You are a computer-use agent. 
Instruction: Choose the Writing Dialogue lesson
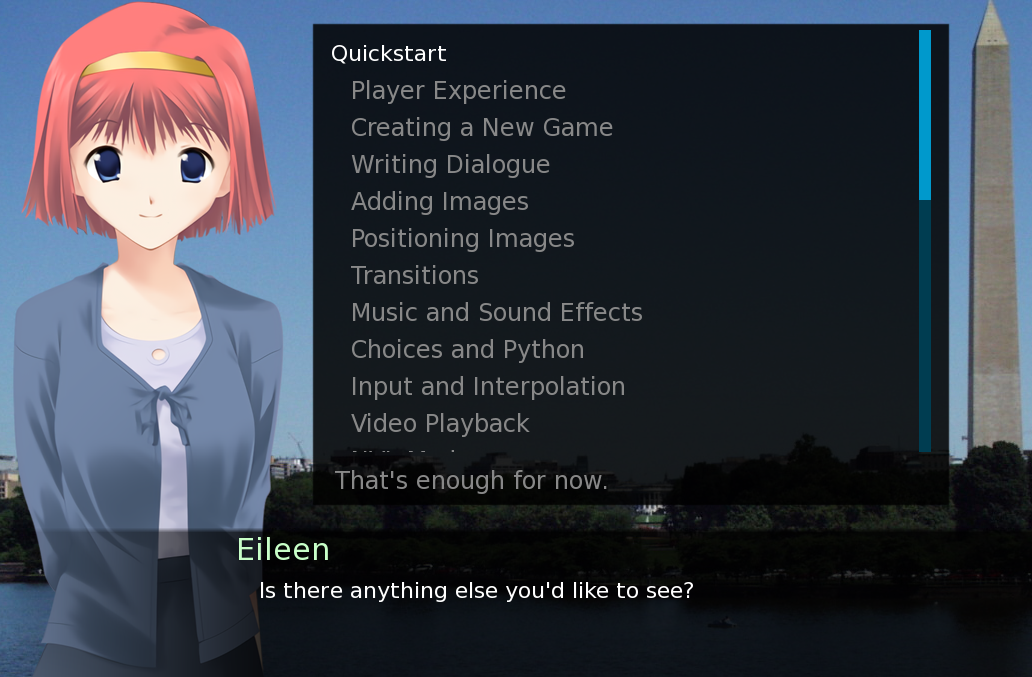(450, 165)
